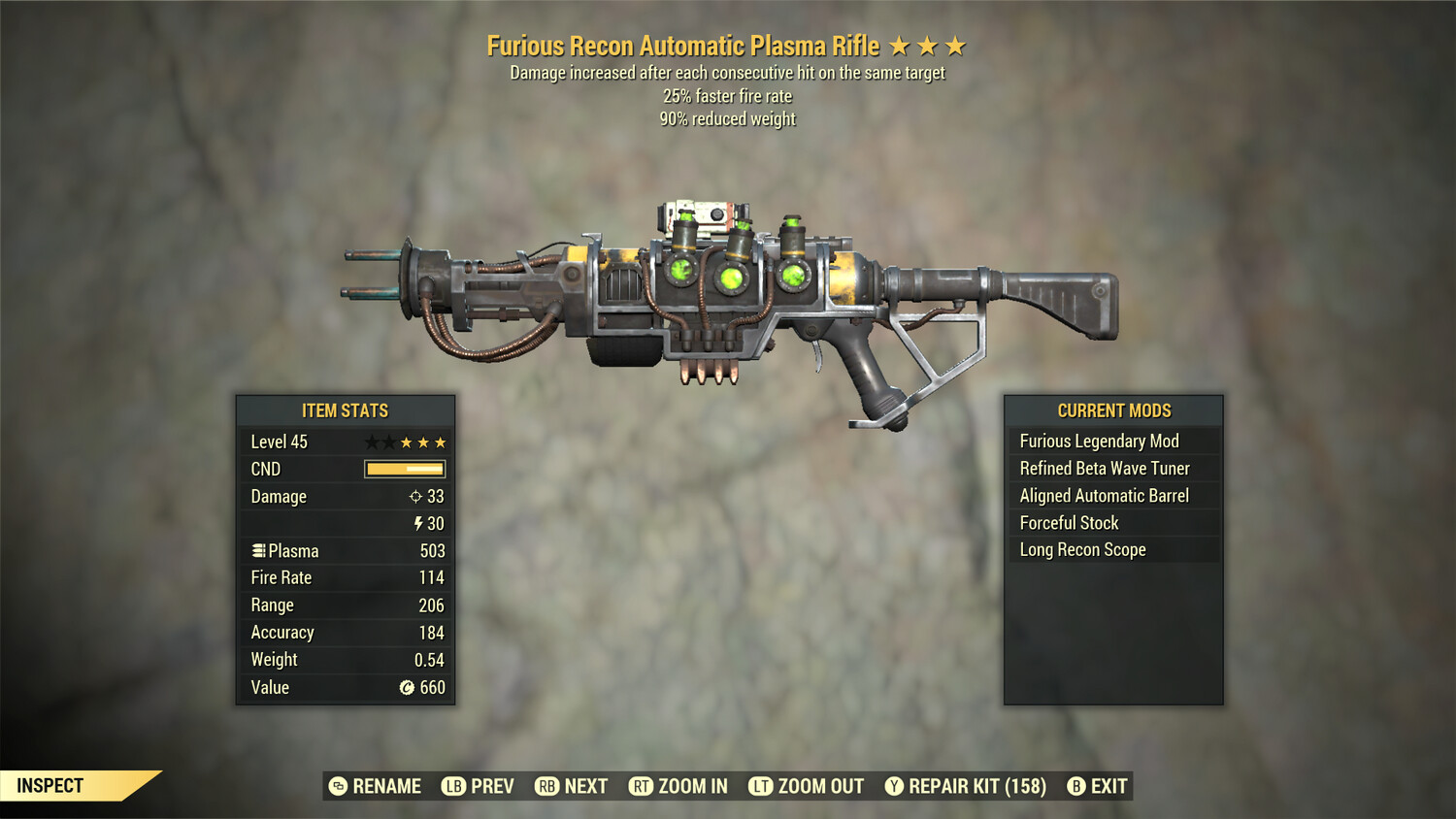Open the ITEM STATS panel header
The height and width of the screenshot is (819, 1456).
point(345,410)
